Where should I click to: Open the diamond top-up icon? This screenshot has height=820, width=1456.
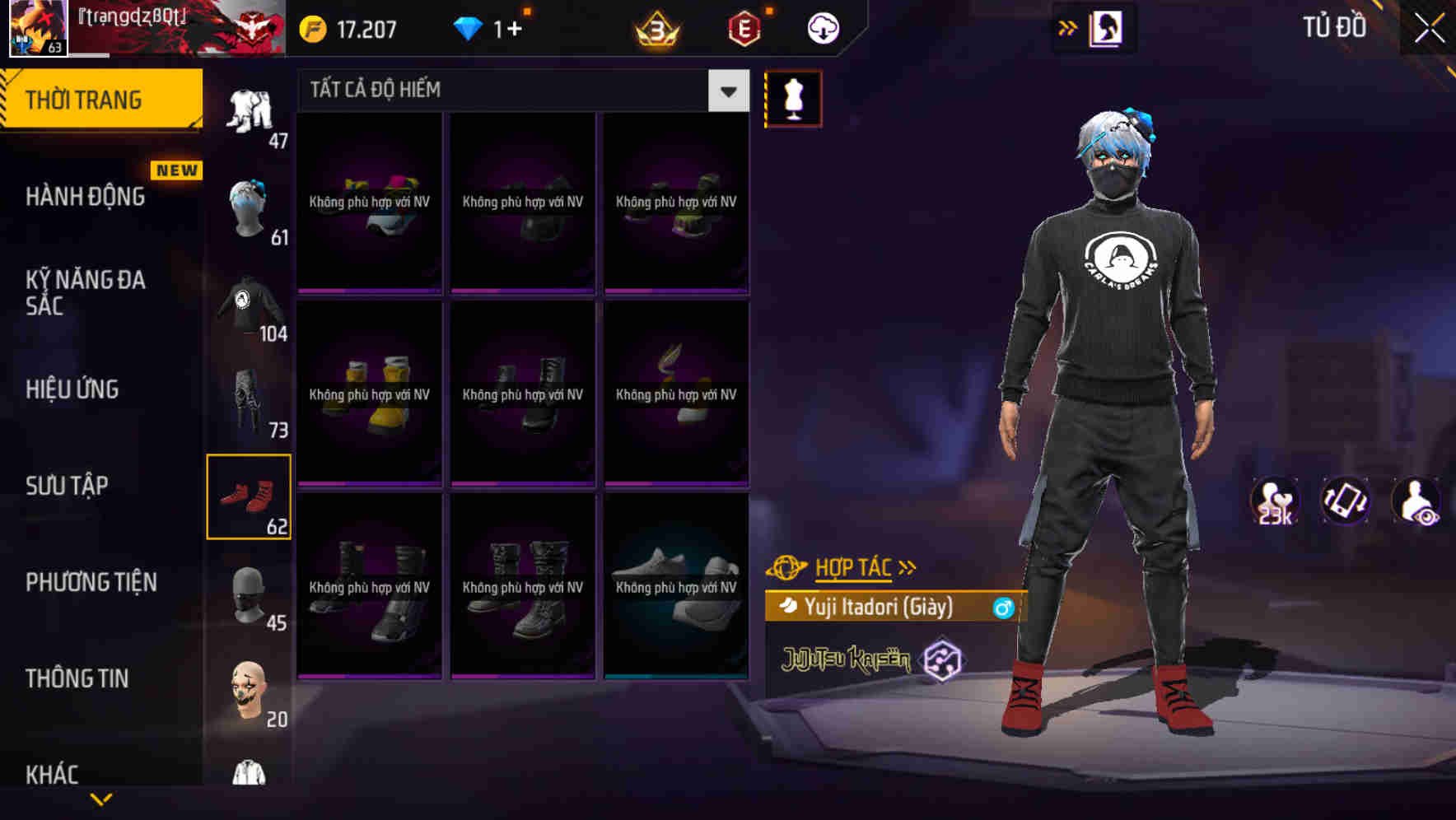468,27
